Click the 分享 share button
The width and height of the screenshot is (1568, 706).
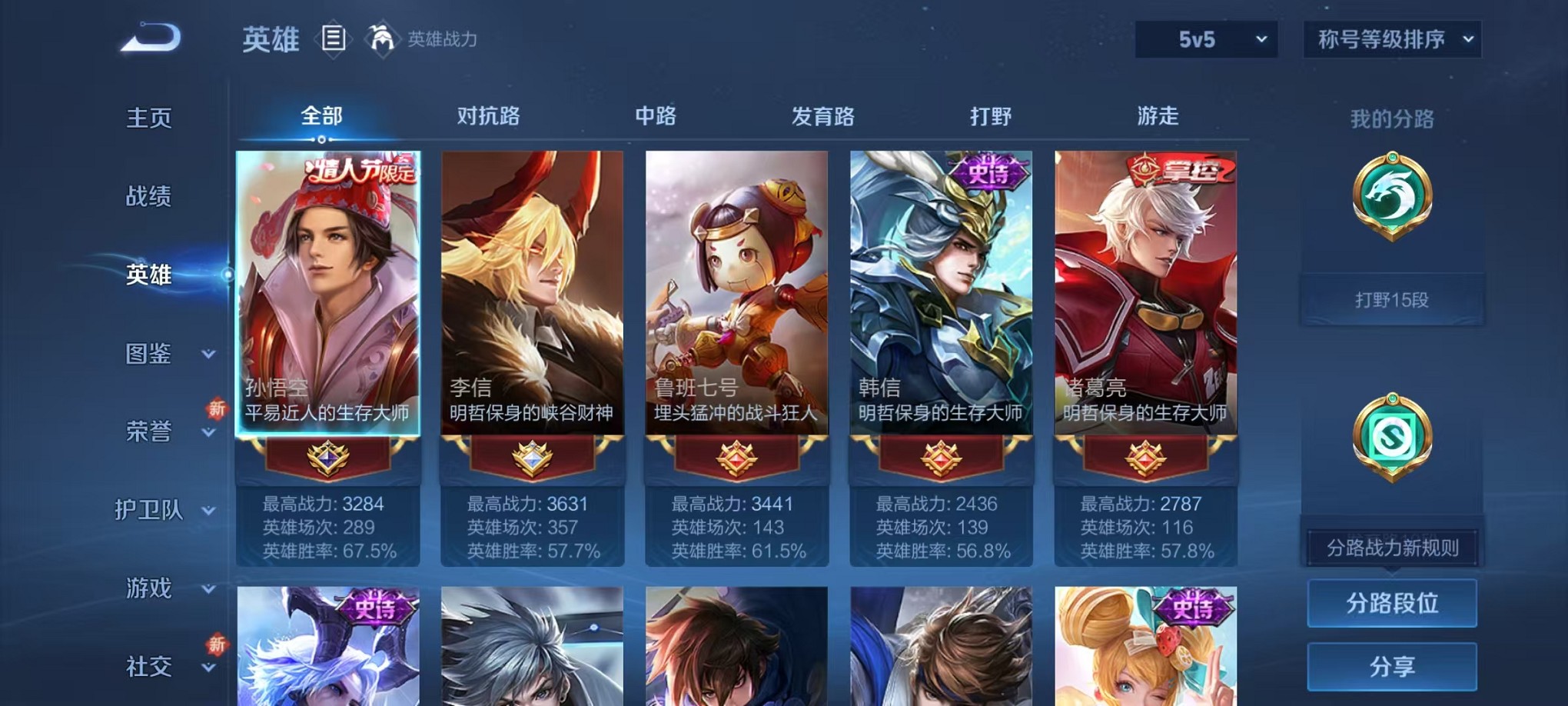[1391, 666]
